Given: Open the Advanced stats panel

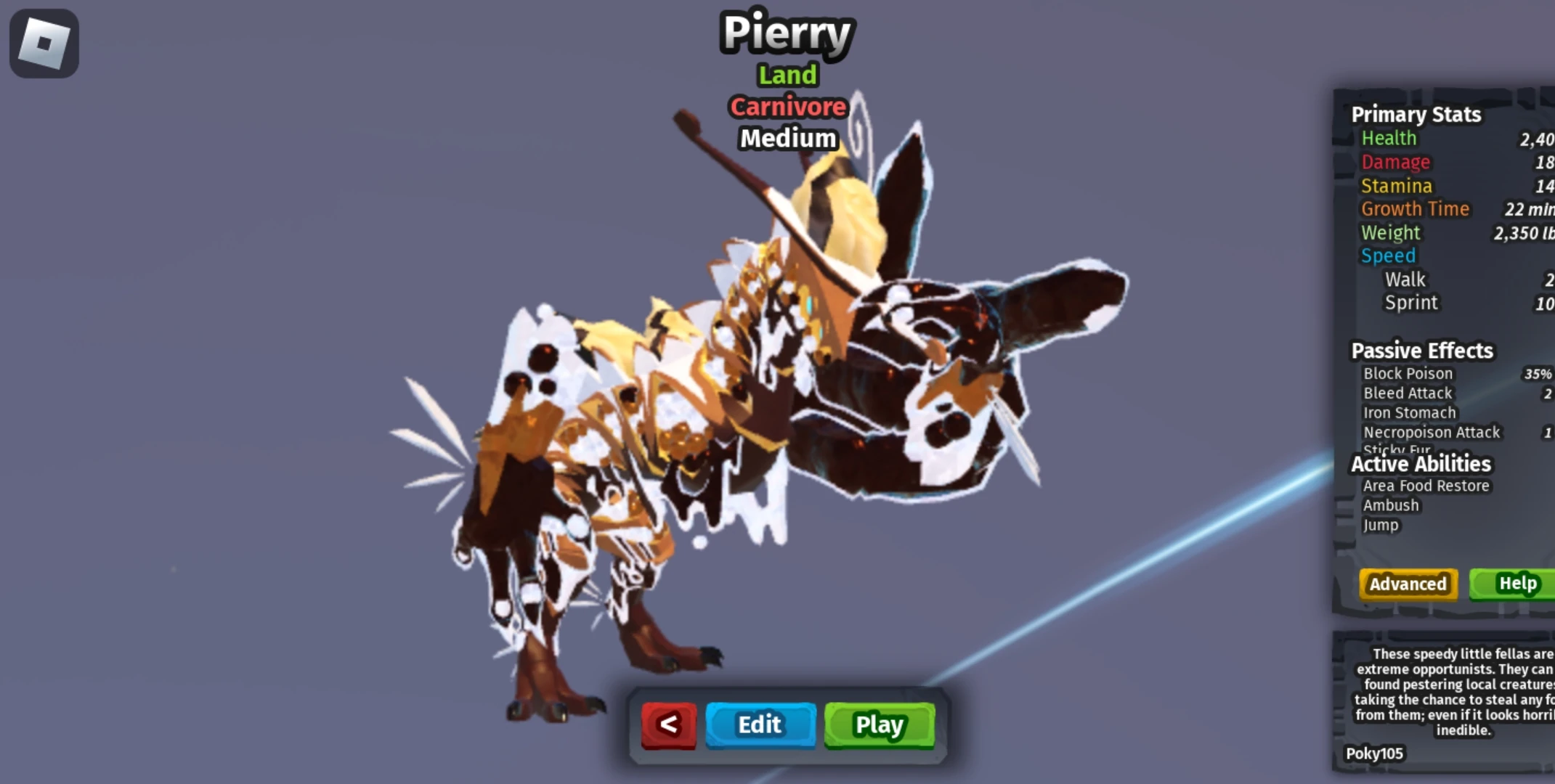Looking at the screenshot, I should (1406, 584).
